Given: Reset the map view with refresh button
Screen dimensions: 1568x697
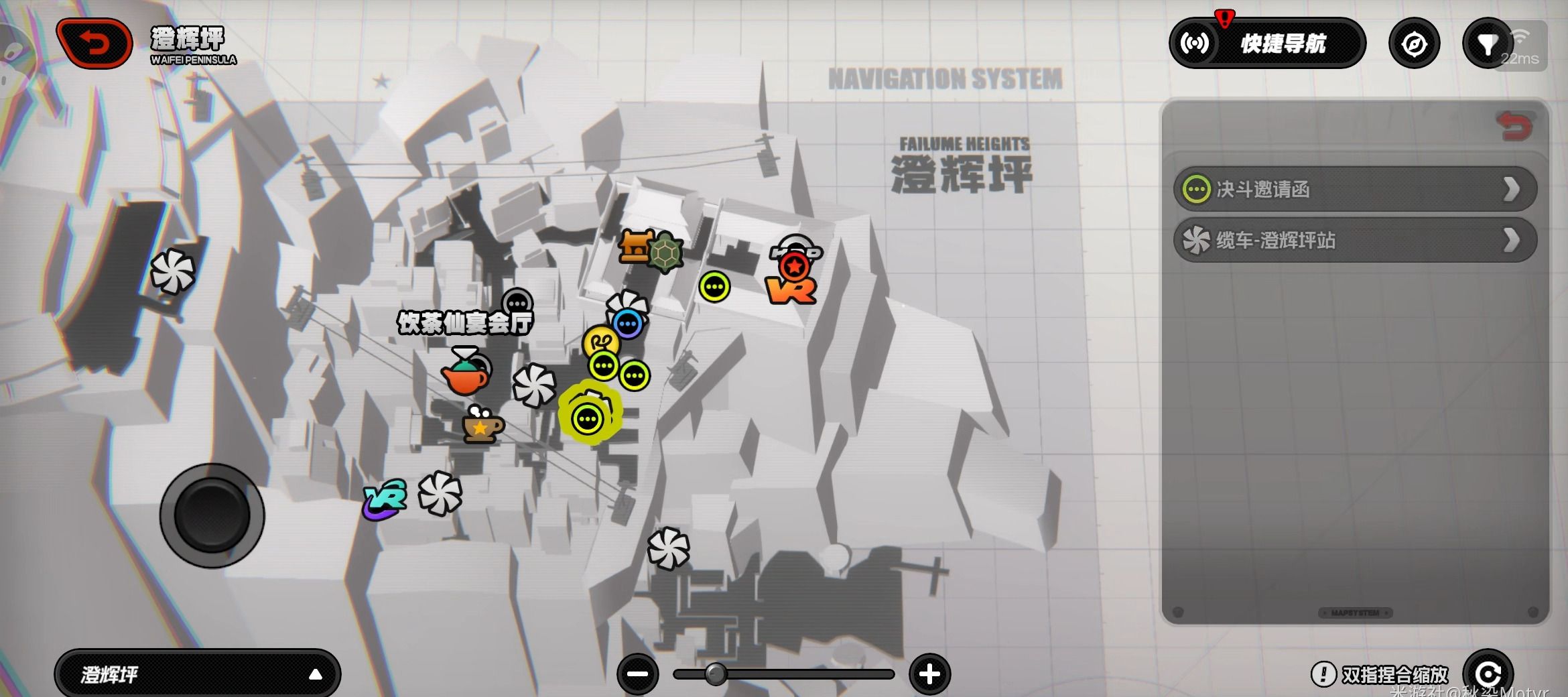Looking at the screenshot, I should point(1487,674).
